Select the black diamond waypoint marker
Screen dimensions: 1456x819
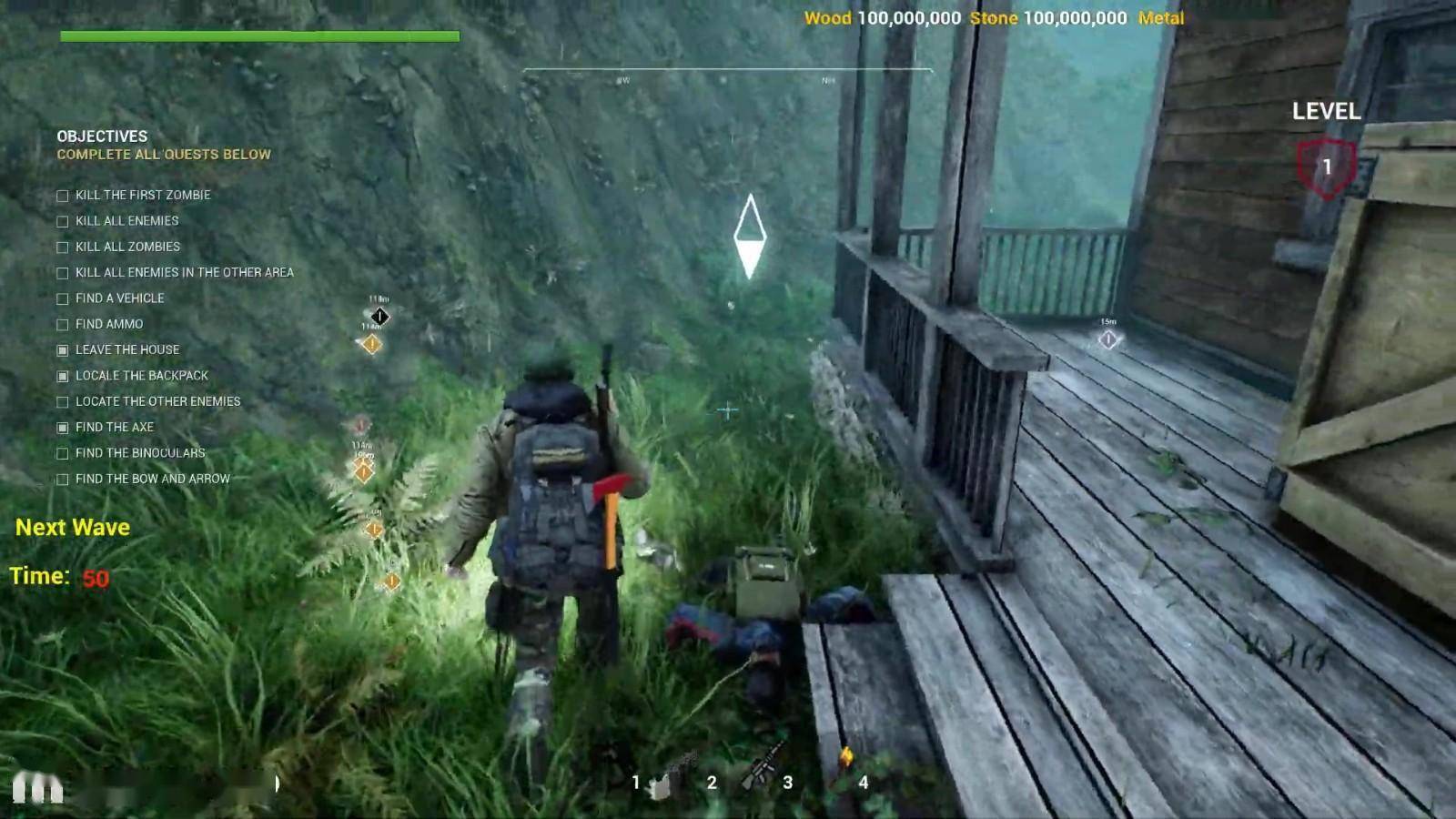(x=379, y=317)
